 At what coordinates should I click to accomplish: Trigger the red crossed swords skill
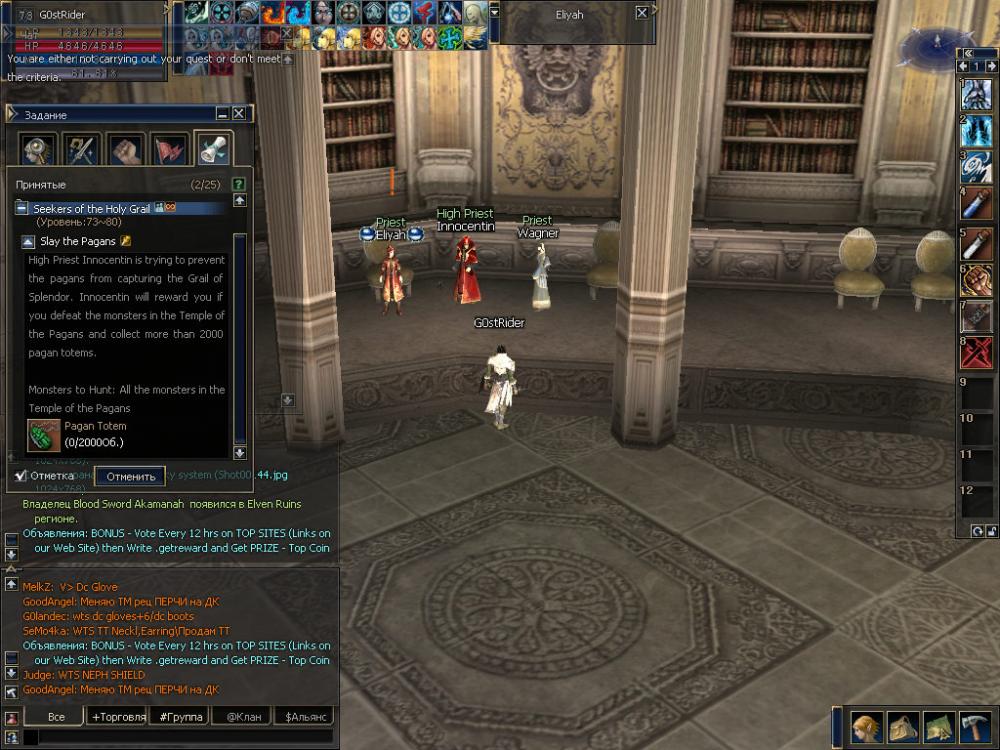(x=977, y=352)
